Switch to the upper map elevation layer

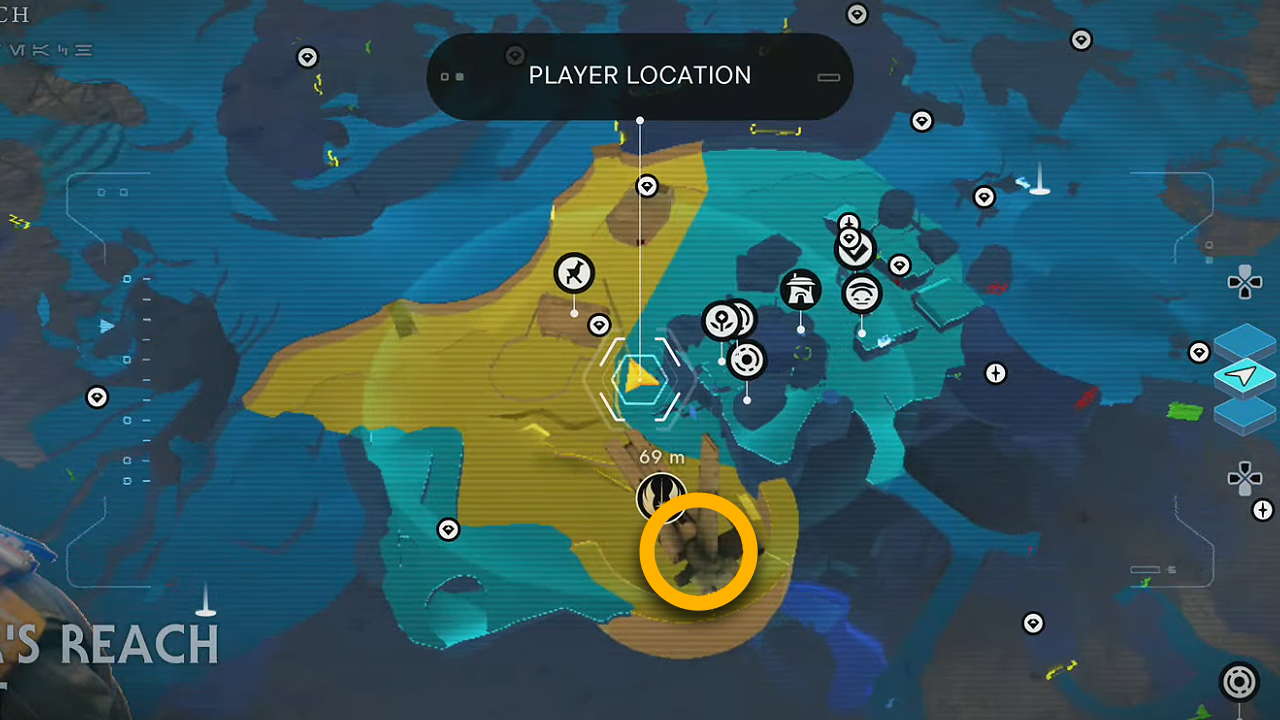[x=1245, y=345]
